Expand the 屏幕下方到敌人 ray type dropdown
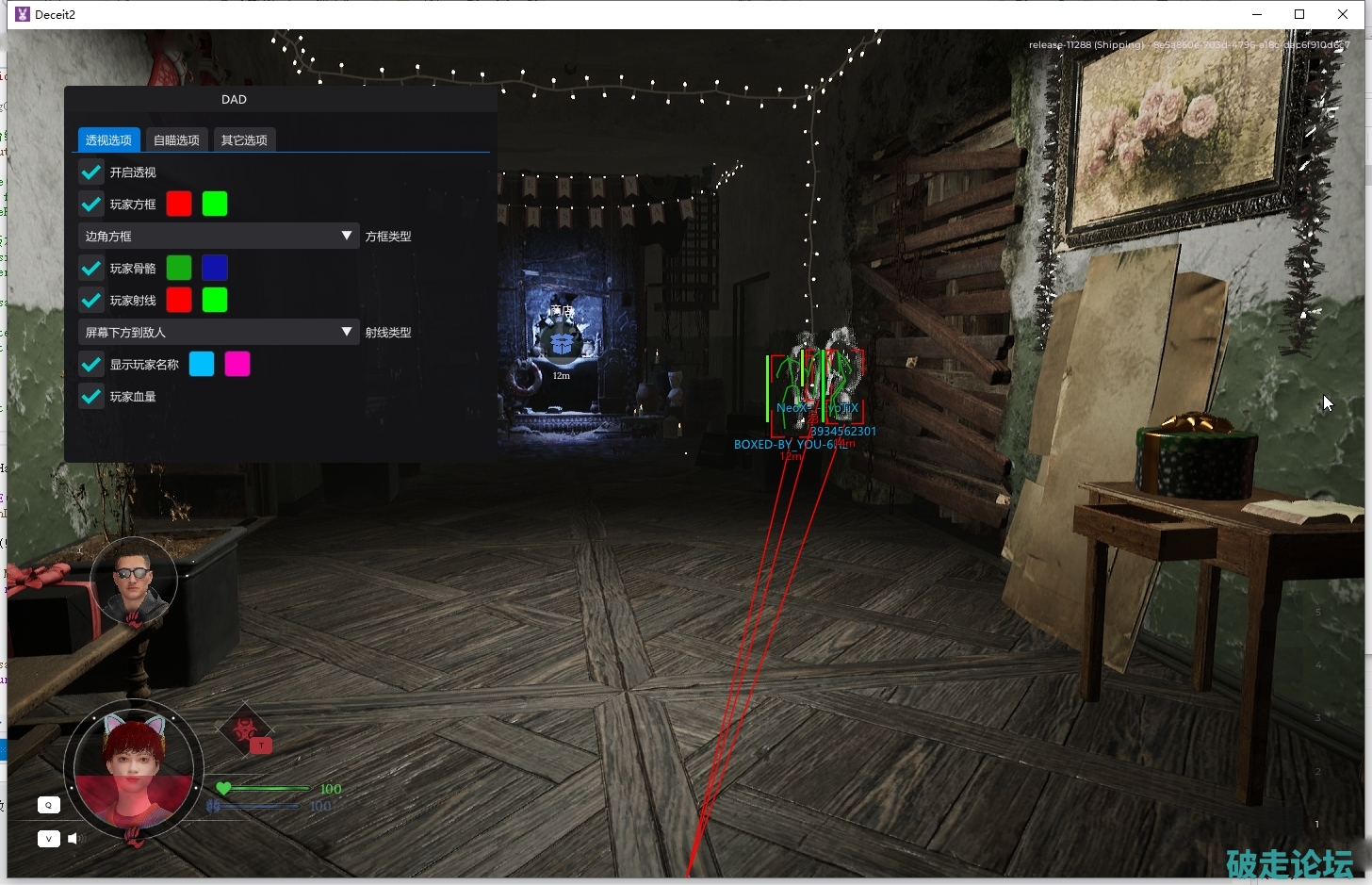1372x885 pixels. pyautogui.click(x=218, y=333)
